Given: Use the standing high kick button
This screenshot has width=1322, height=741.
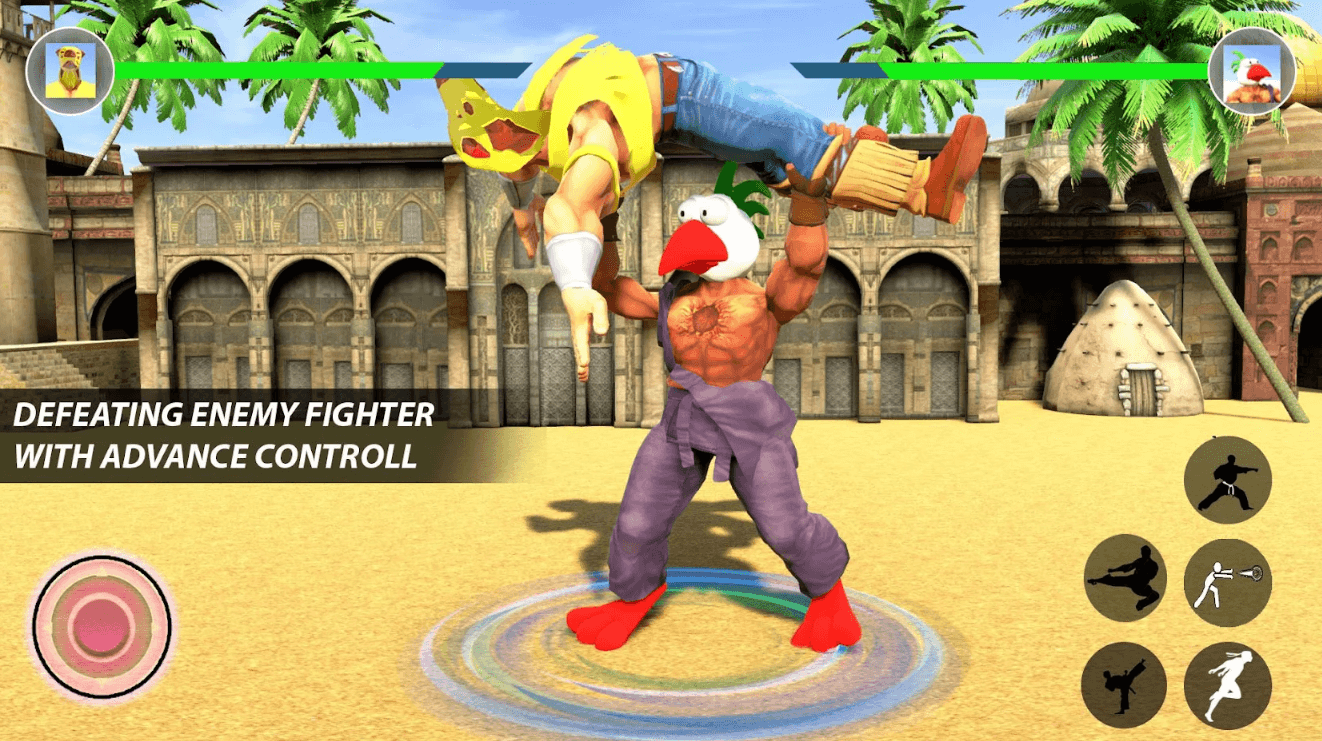Looking at the screenshot, I should (1124, 684).
